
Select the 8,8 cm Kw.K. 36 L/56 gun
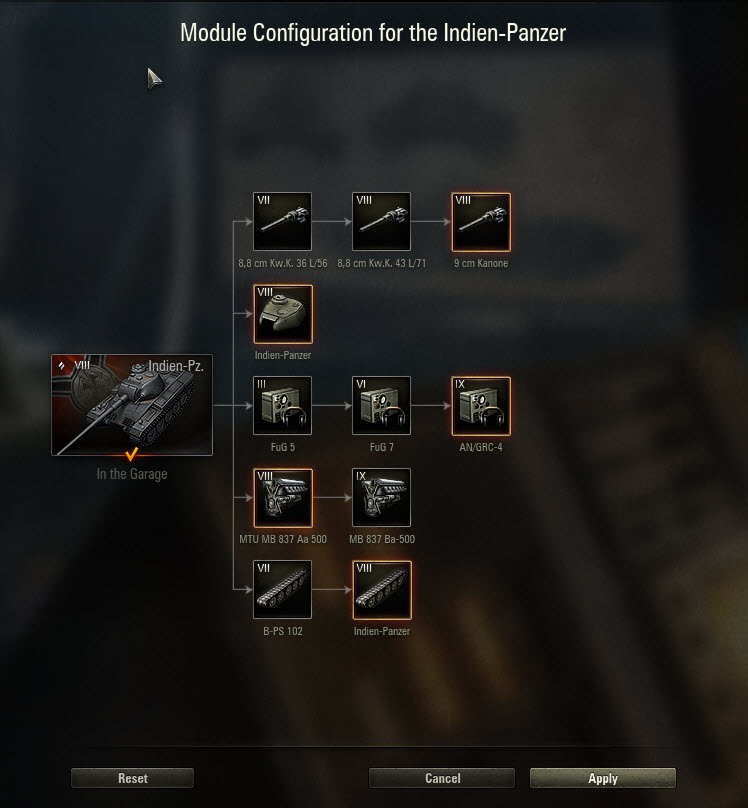[282, 222]
